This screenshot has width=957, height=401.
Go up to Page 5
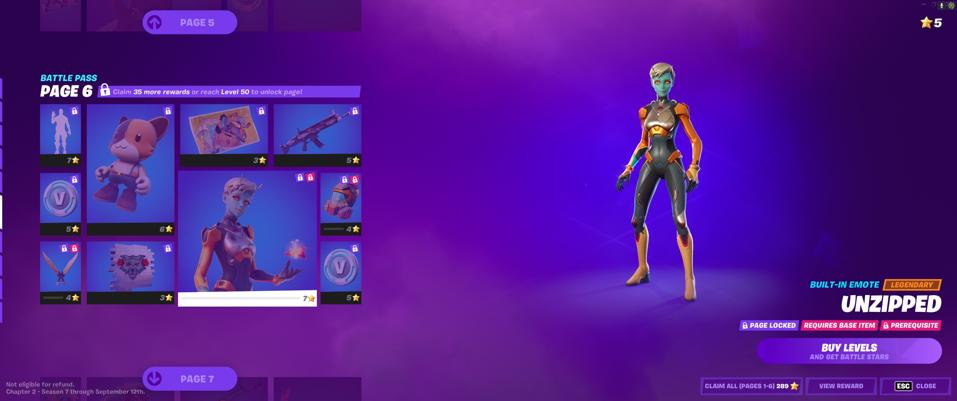click(x=190, y=22)
